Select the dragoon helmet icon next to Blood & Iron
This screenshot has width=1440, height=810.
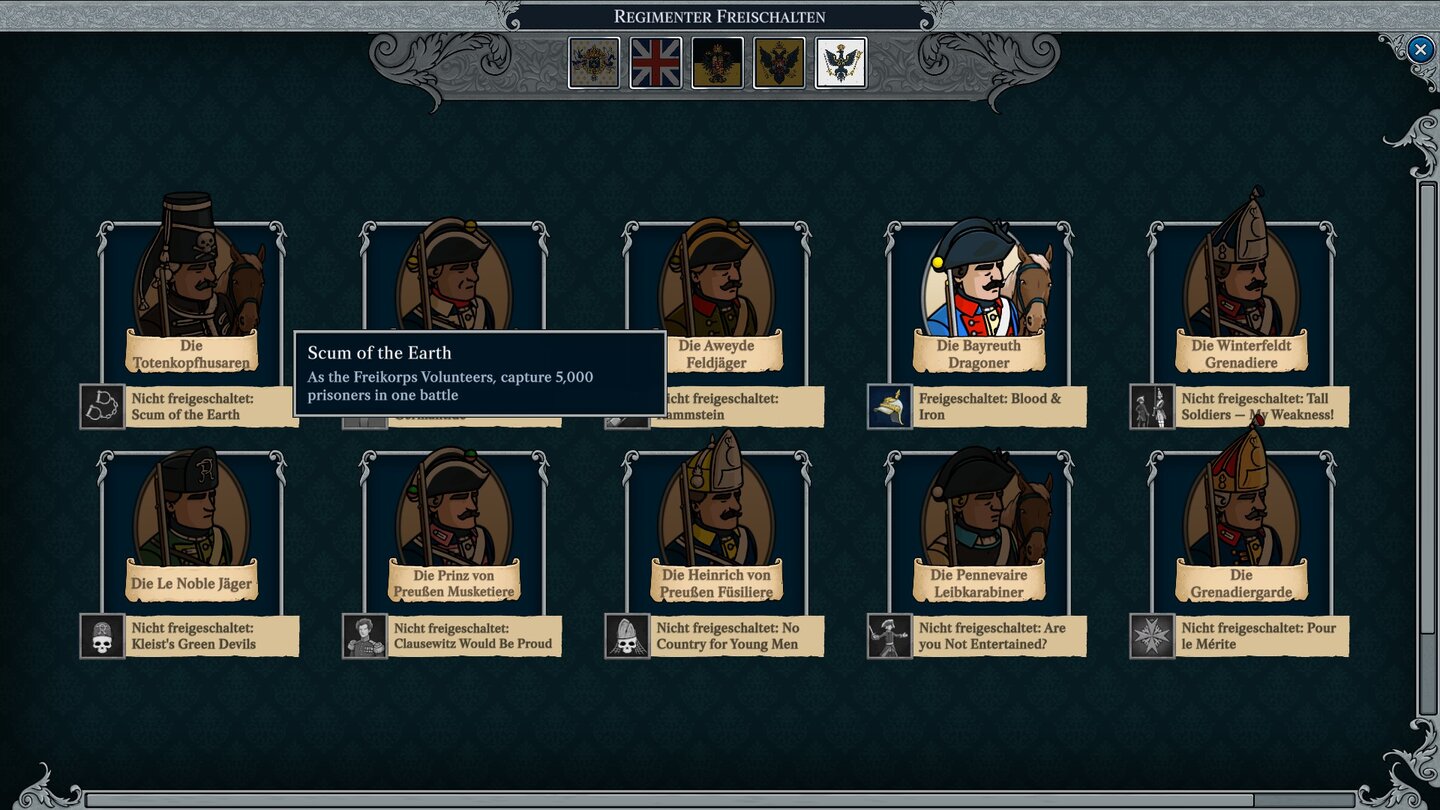pyautogui.click(x=889, y=406)
